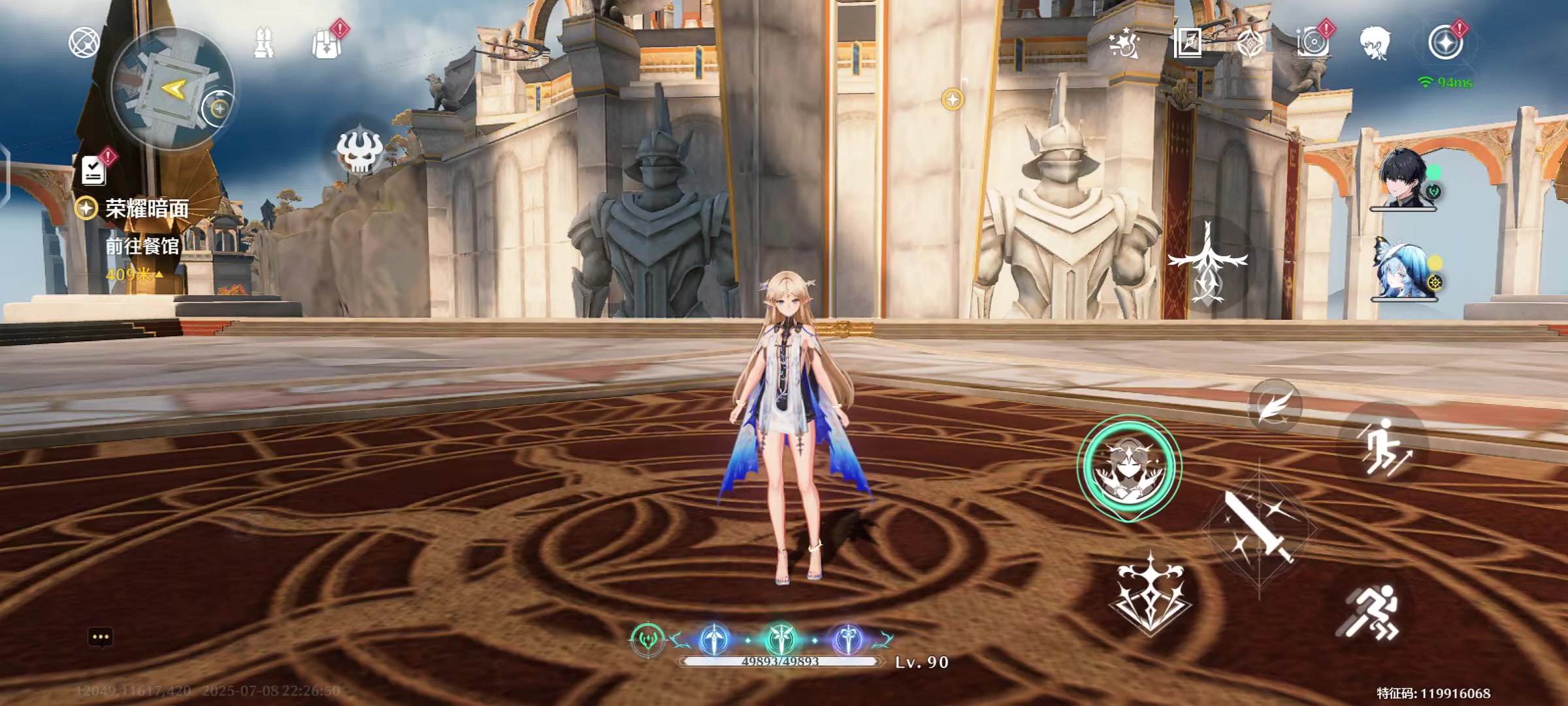Open the compass star main menu icon
The image size is (1568, 706).
pyautogui.click(x=1445, y=43)
